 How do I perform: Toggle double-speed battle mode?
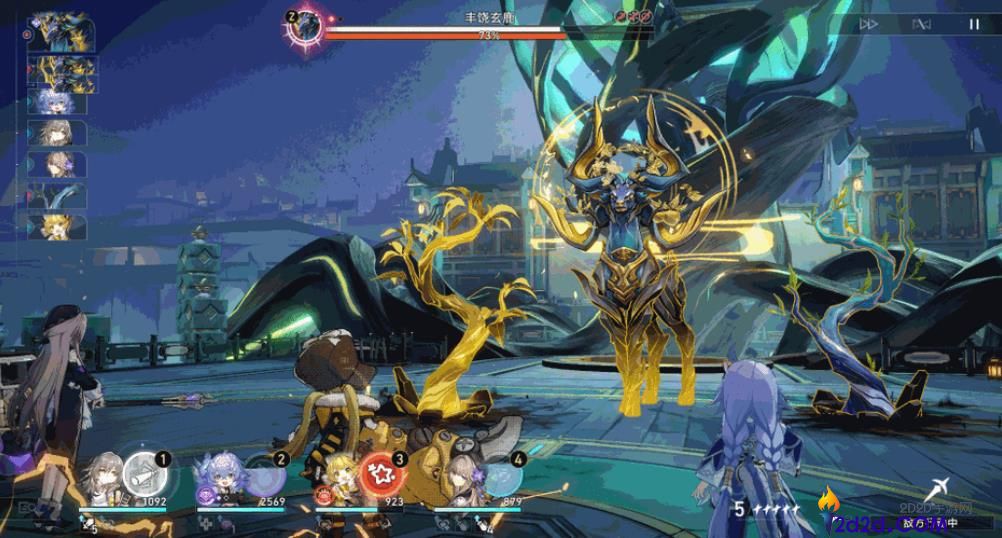[x=869, y=24]
